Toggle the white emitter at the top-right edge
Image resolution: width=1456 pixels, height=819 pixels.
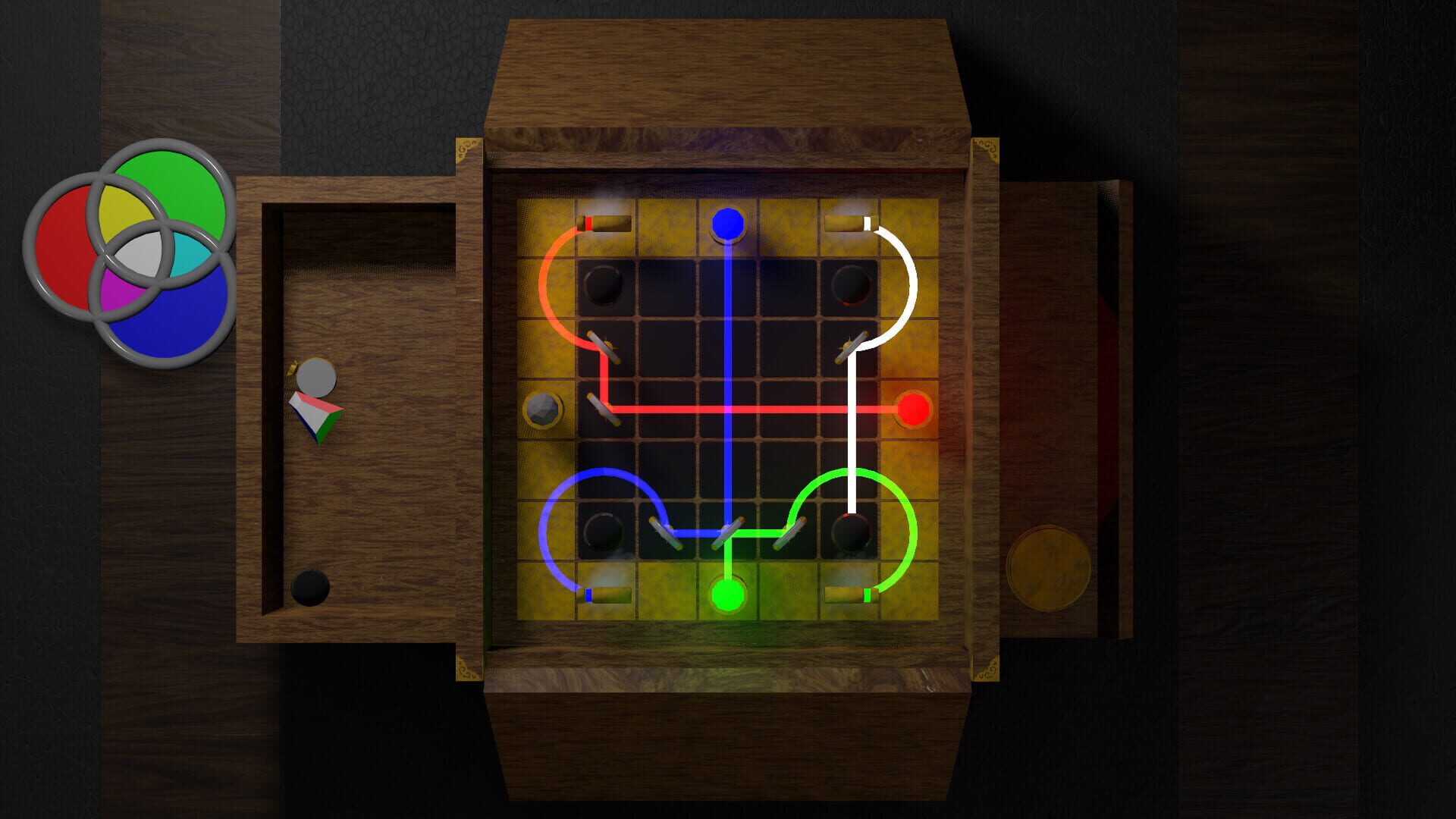tap(849, 221)
